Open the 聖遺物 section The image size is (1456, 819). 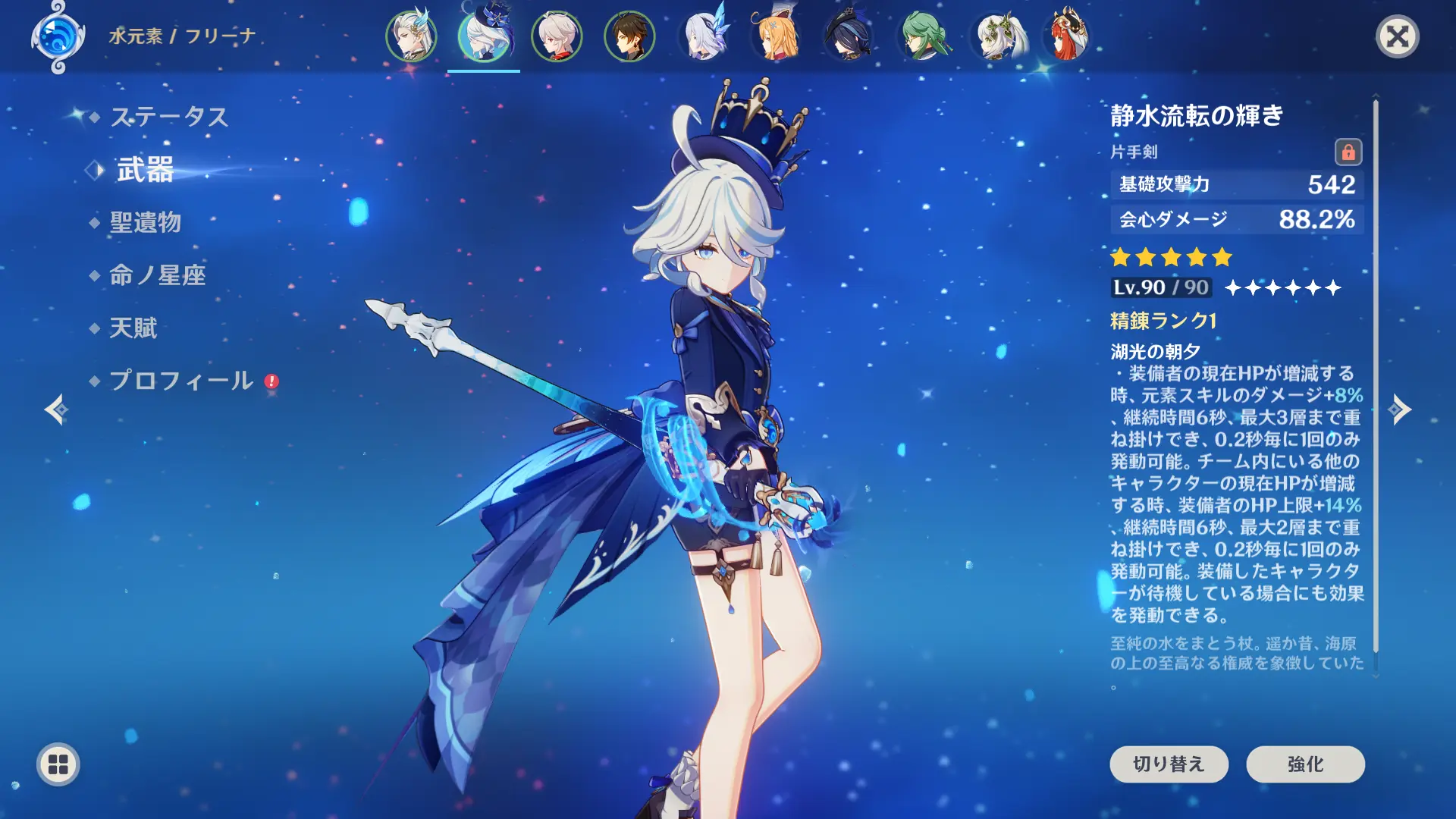[145, 222]
